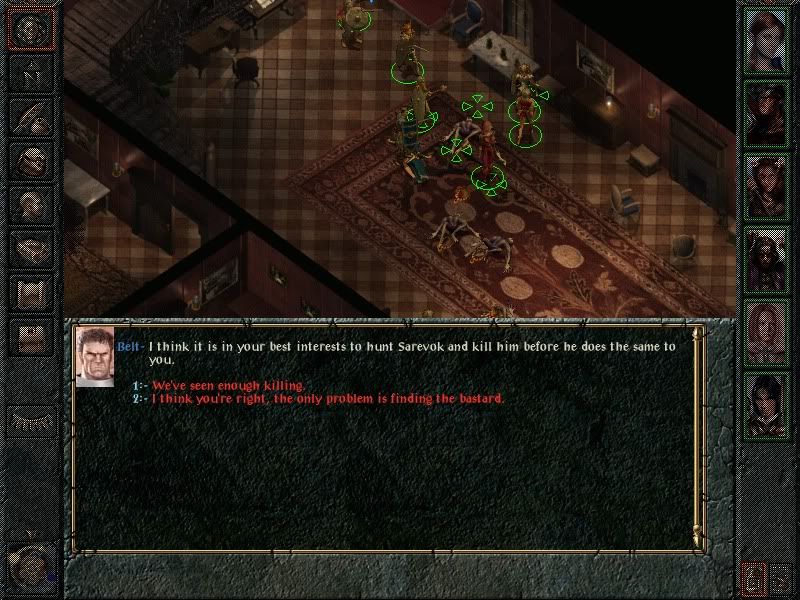Open the area map screen
This screenshot has width=800, height=600.
[30, 73]
